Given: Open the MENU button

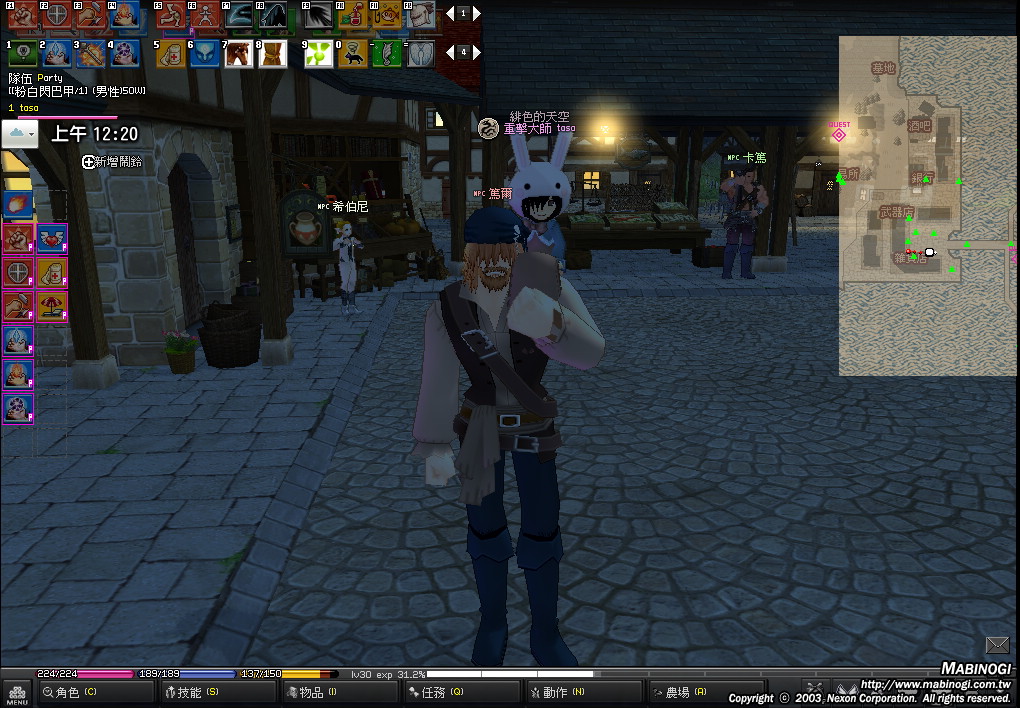Looking at the screenshot, I should coord(16,692).
